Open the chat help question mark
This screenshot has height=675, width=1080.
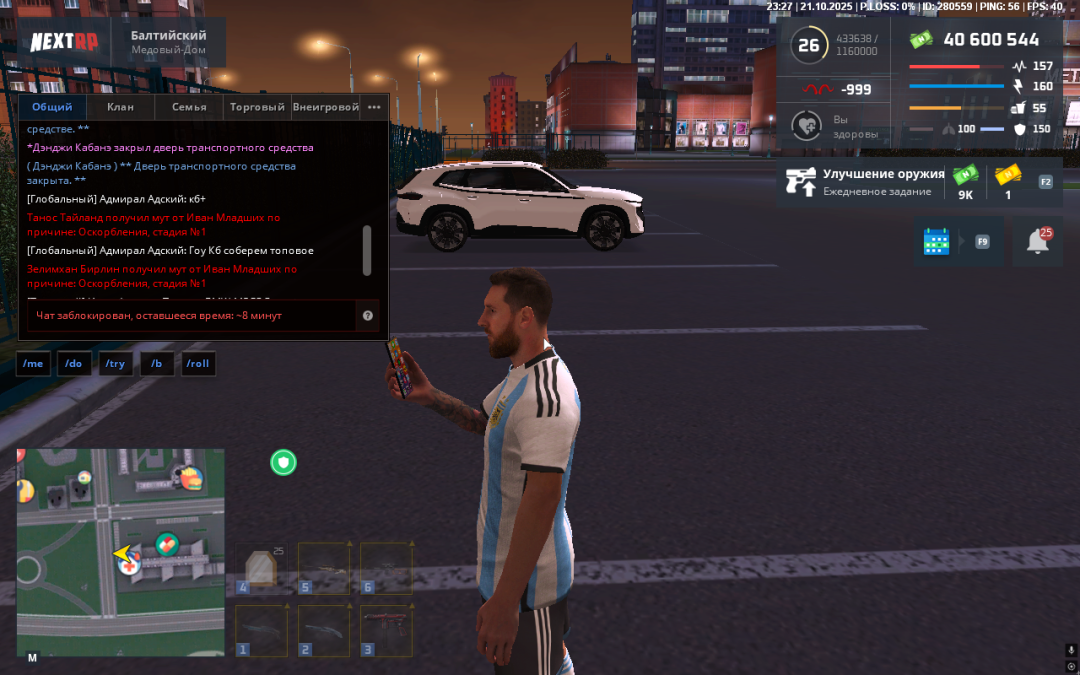click(368, 316)
